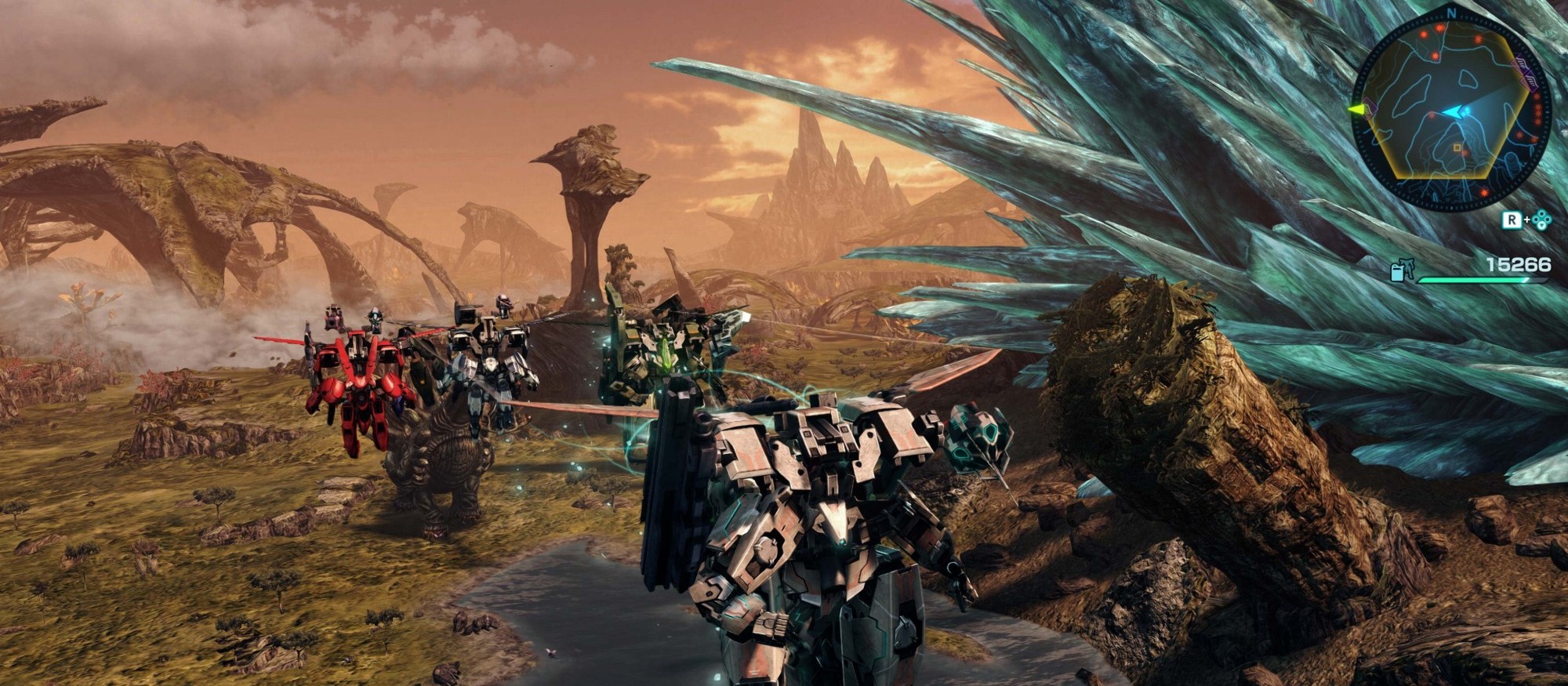The width and height of the screenshot is (1568, 686).
Task: Click the R shoulder button prompt icon
Action: 1512,219
